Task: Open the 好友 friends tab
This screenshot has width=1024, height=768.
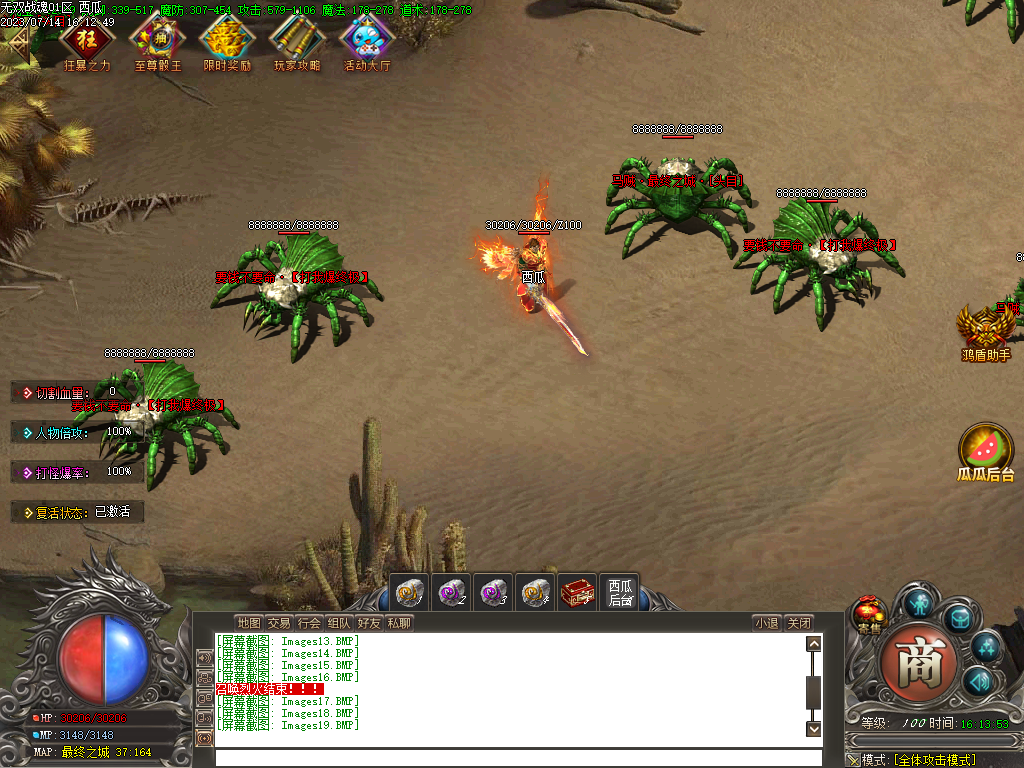Action: pyautogui.click(x=369, y=623)
